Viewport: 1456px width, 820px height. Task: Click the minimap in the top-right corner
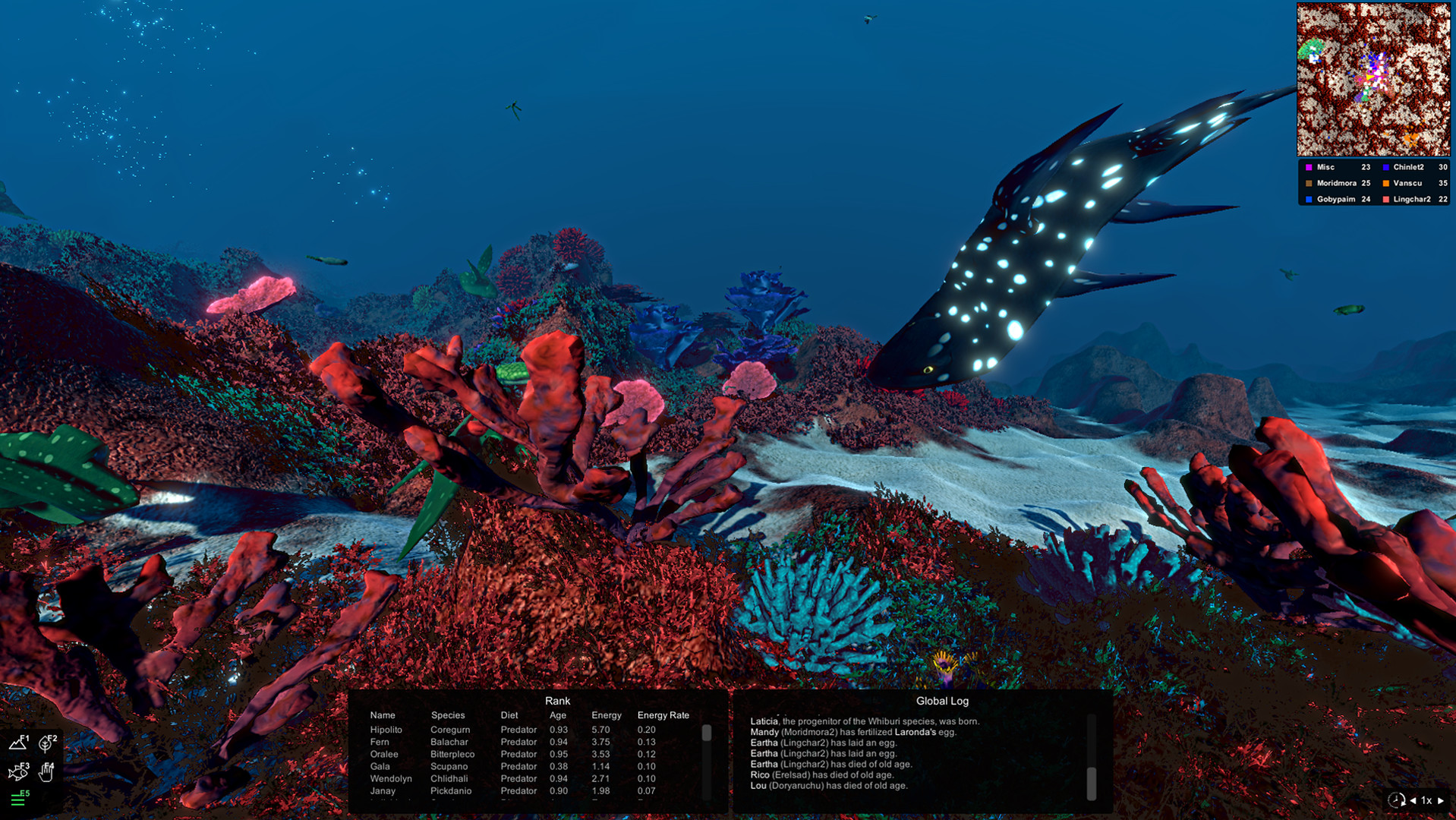tap(1372, 78)
